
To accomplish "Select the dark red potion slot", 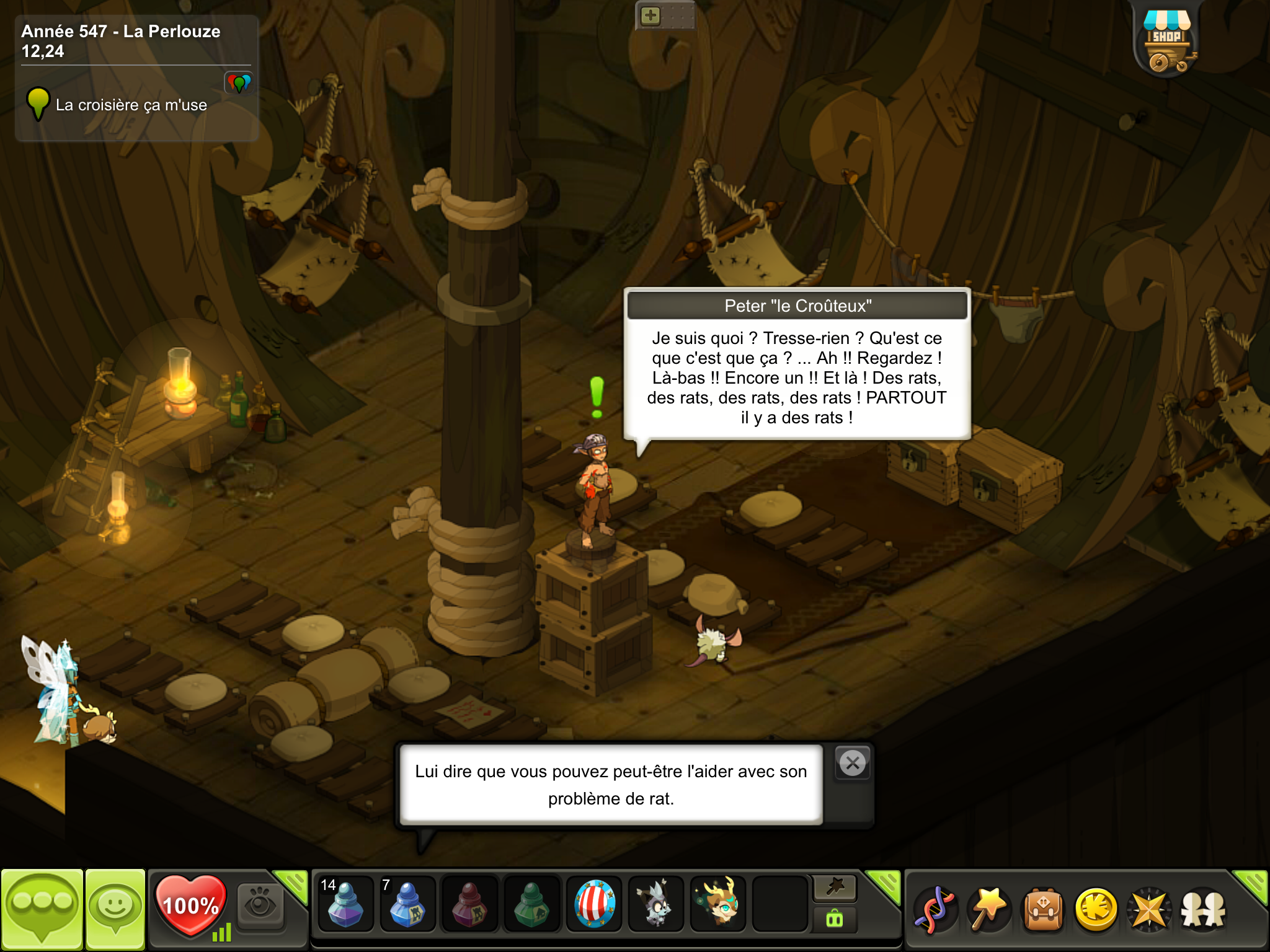I will click(x=469, y=903).
